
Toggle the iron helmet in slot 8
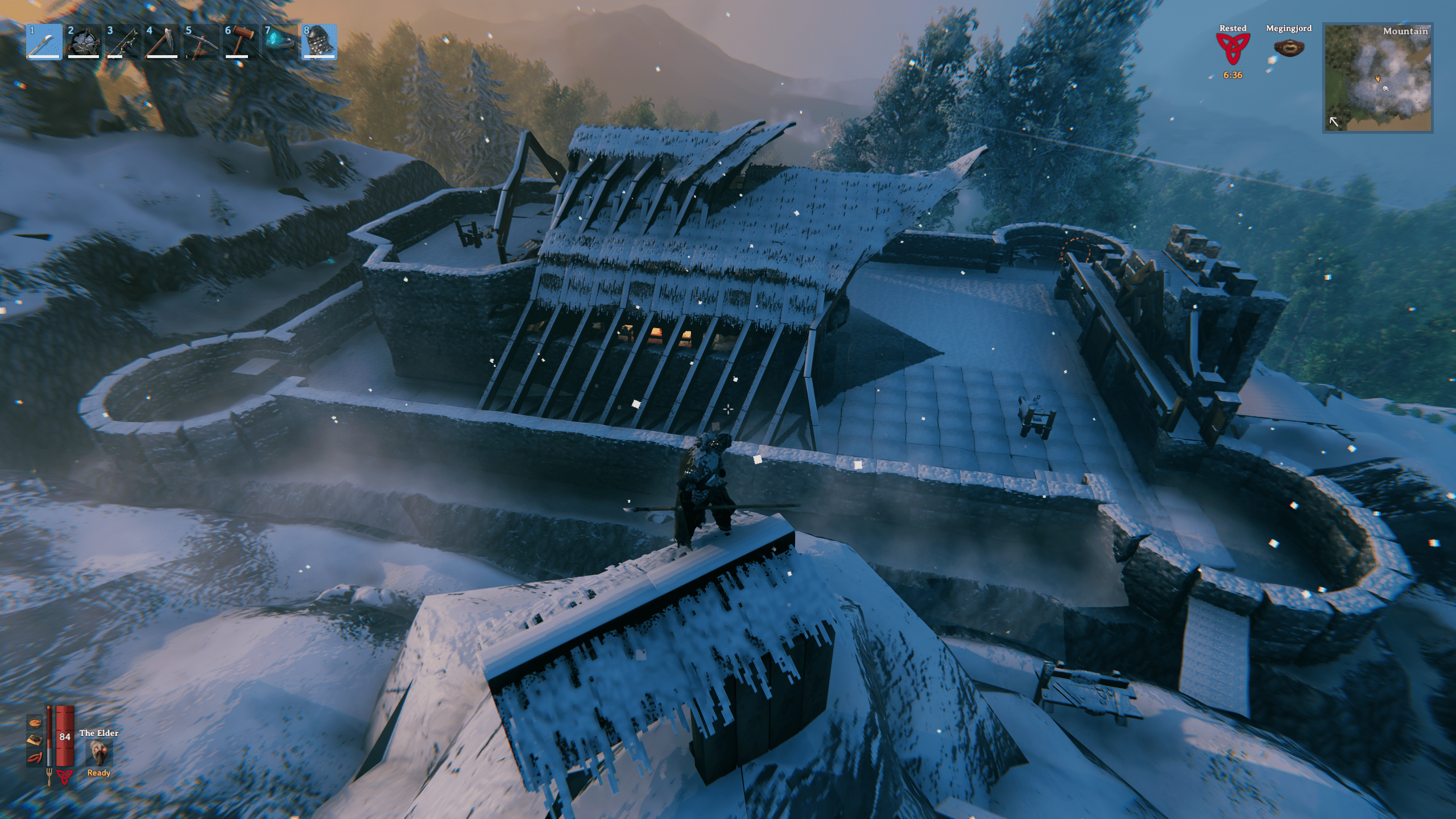click(319, 42)
